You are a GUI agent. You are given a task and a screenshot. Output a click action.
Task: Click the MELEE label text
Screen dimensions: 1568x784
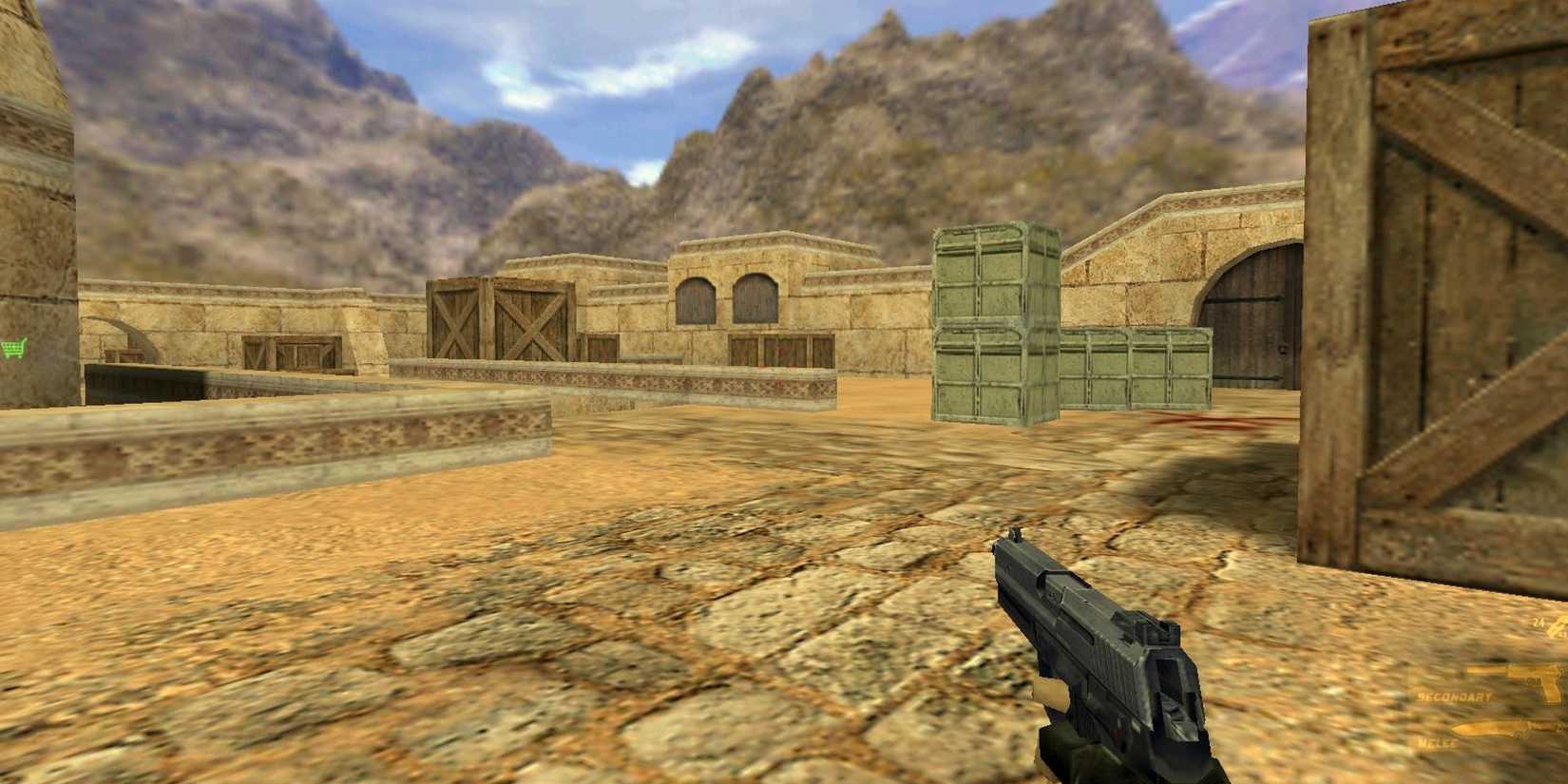coord(1437,743)
